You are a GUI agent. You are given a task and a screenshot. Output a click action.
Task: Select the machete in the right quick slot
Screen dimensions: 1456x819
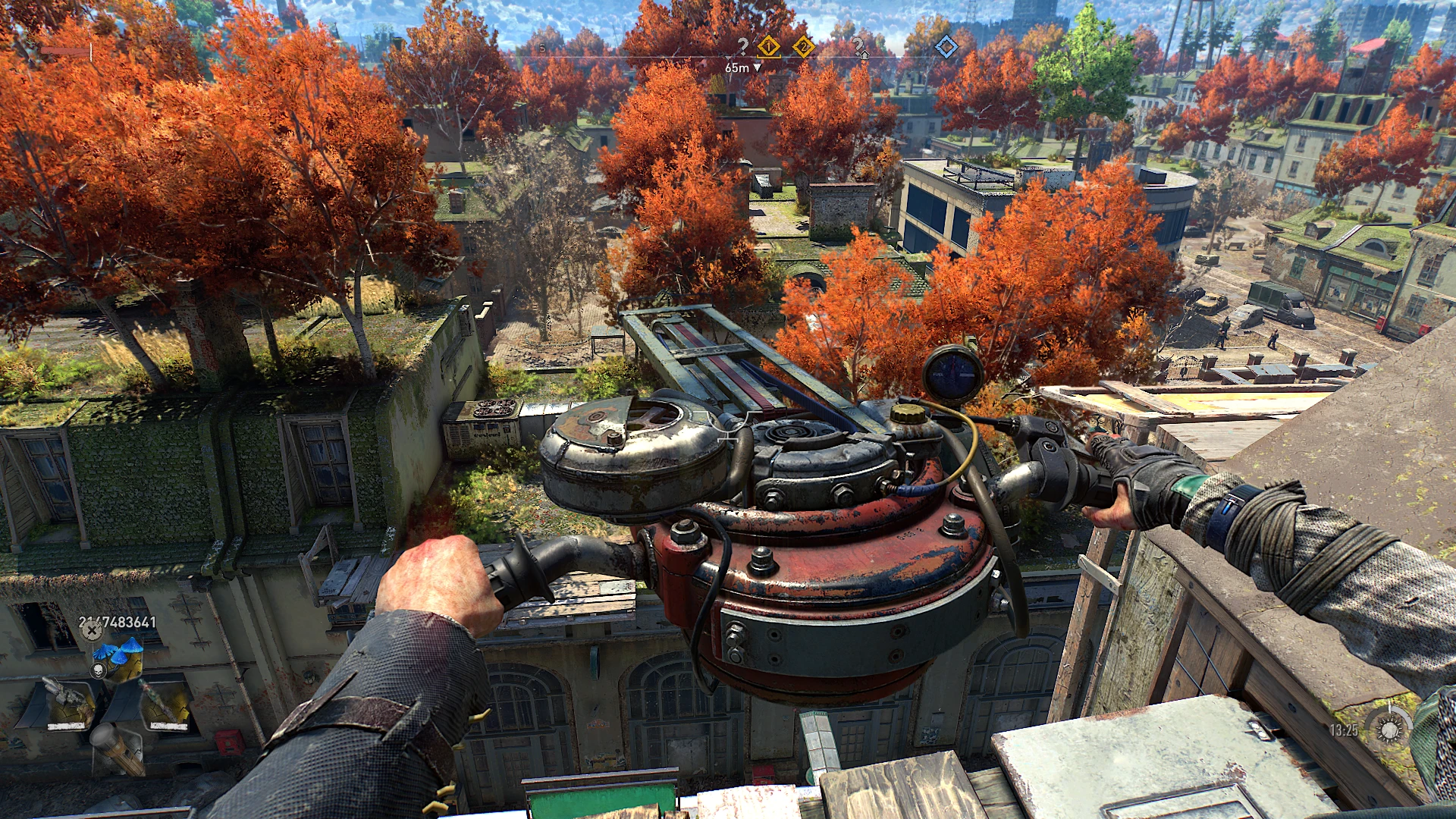[164, 701]
